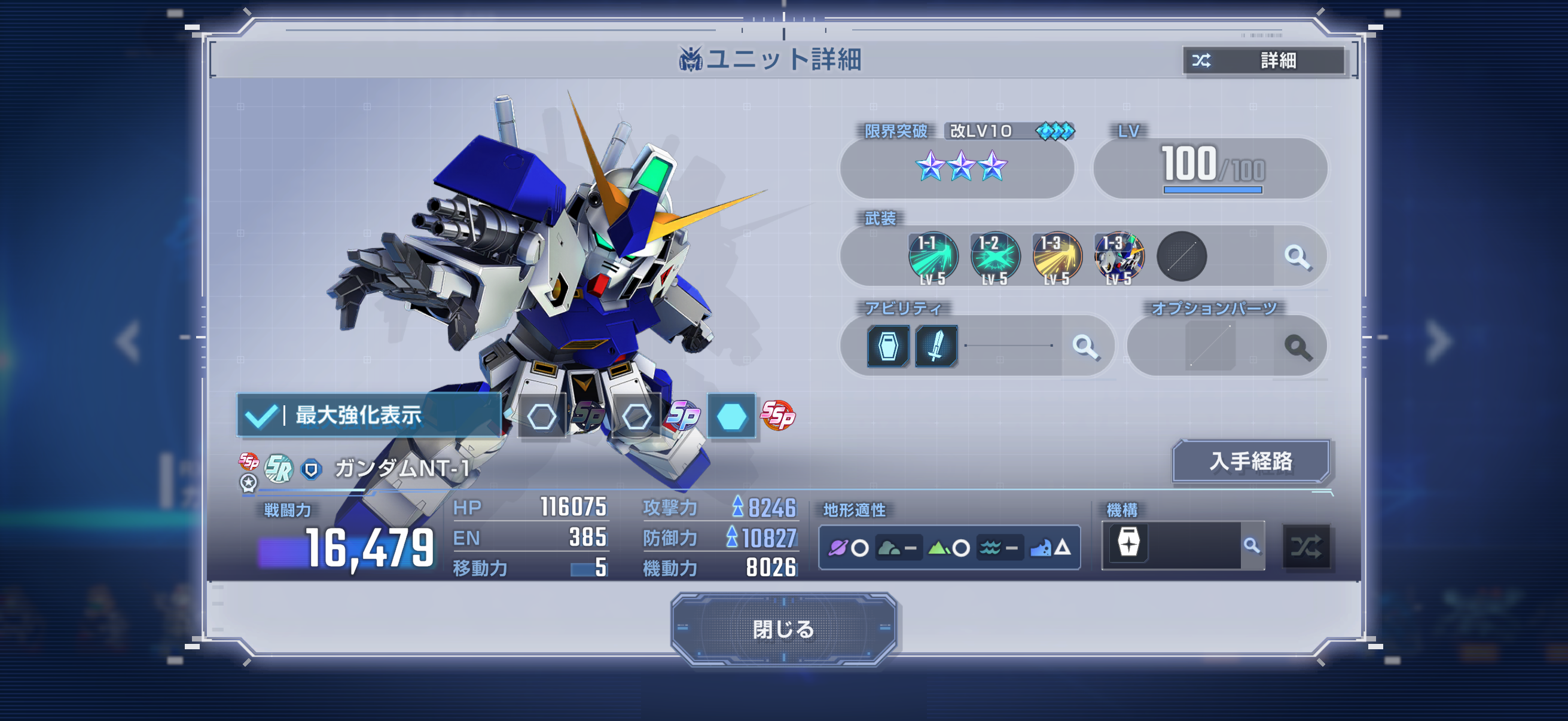1568x721 pixels.
Task: Open the 入手経路 acquisition route
Action: tap(1250, 461)
